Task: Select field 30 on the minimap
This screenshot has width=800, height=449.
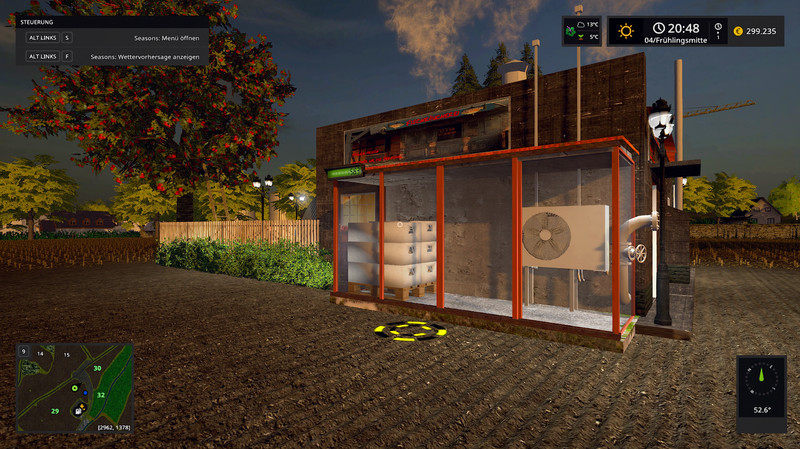Action: pos(98,368)
